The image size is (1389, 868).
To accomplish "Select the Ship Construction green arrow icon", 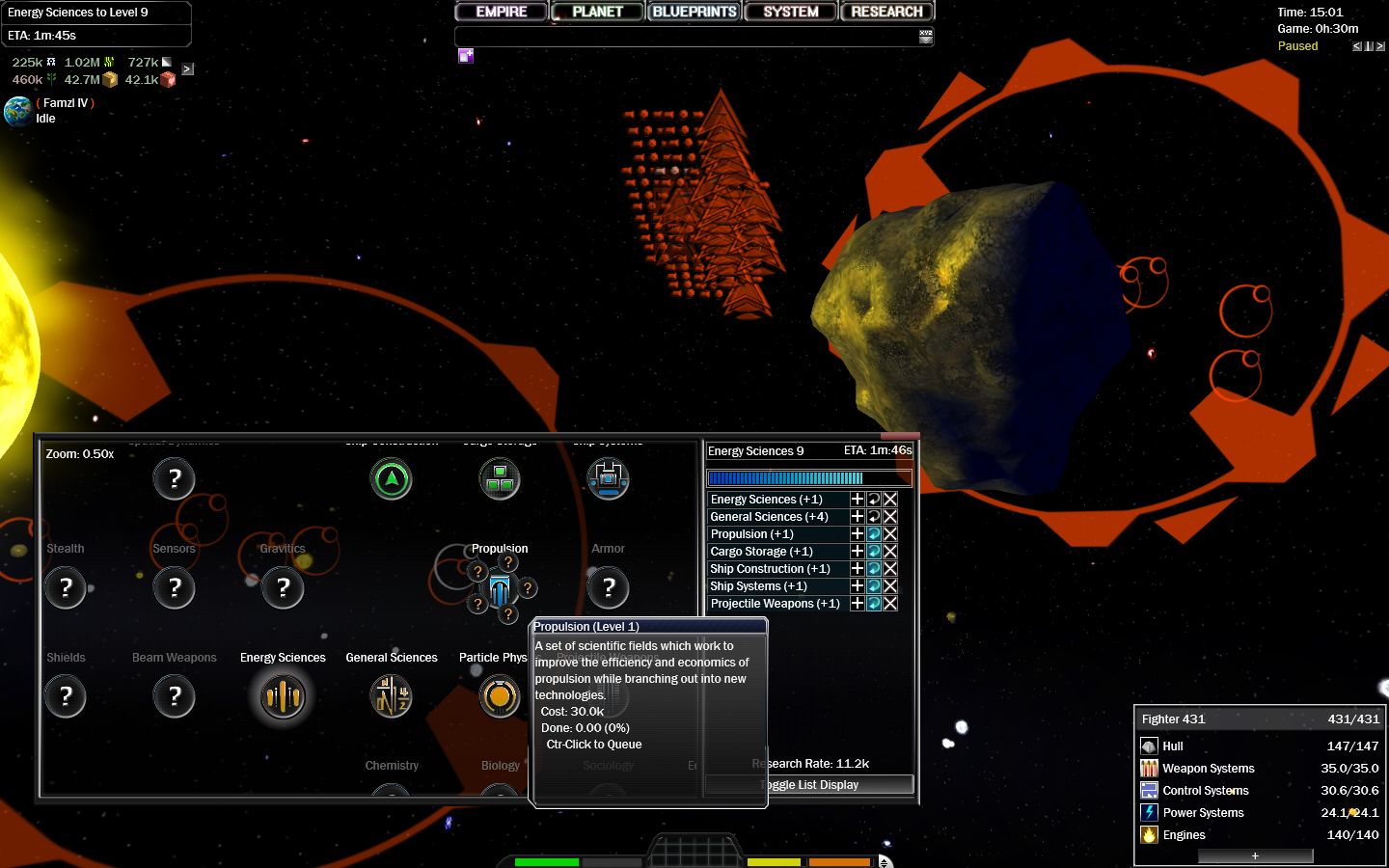I will [x=392, y=478].
